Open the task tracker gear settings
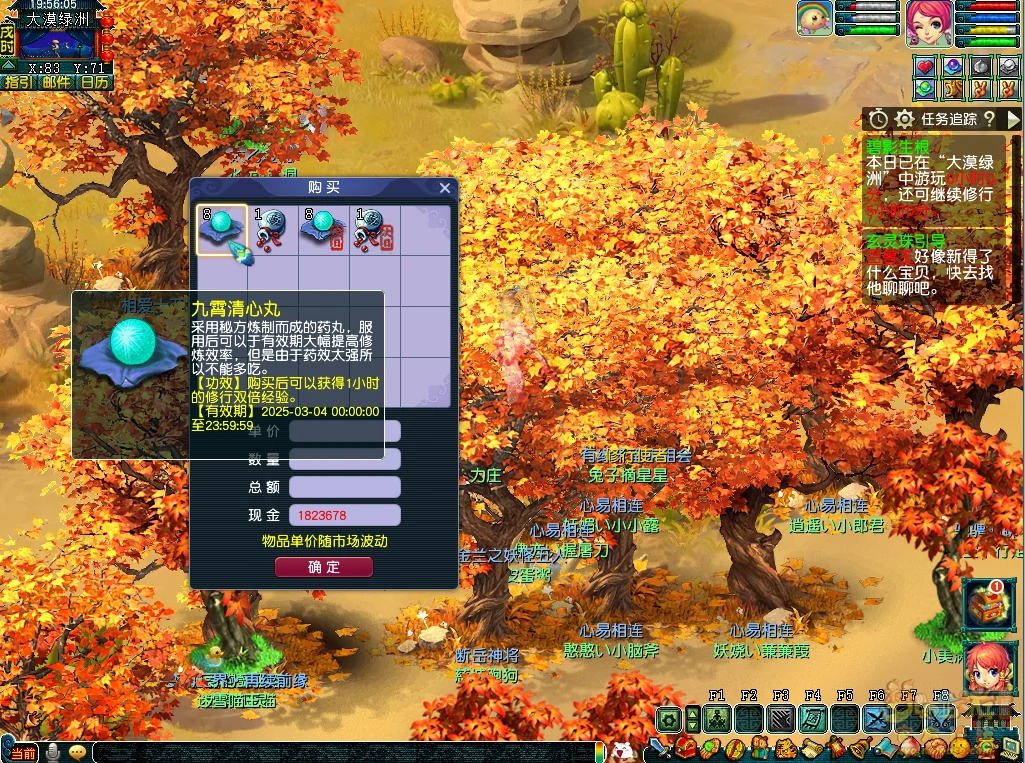This screenshot has width=1025, height=763. [x=905, y=119]
